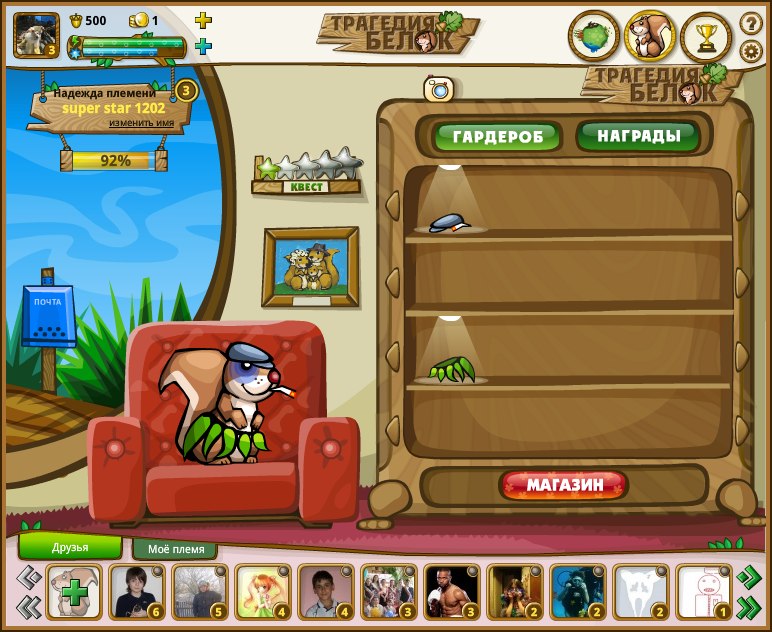Open the planet world map button

(593, 37)
